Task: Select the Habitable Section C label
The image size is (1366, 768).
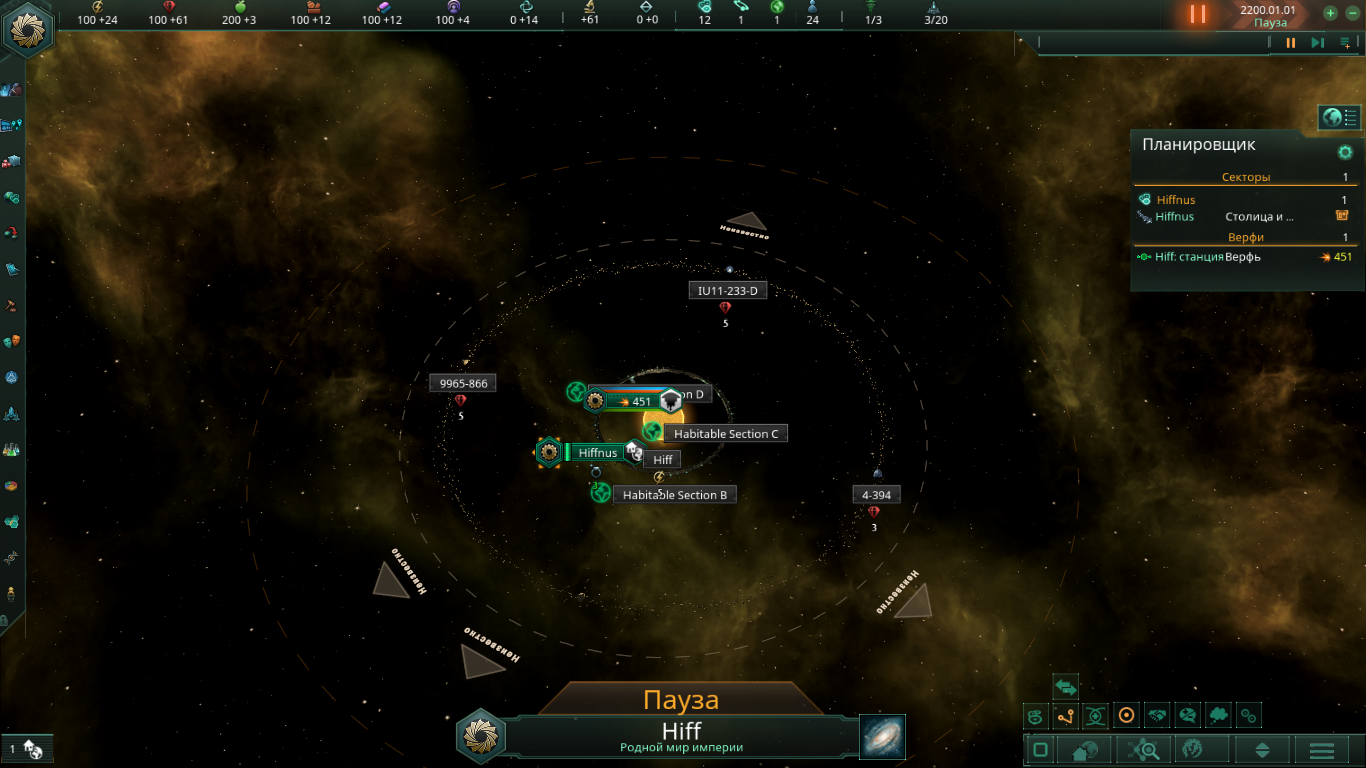Action: coord(725,434)
